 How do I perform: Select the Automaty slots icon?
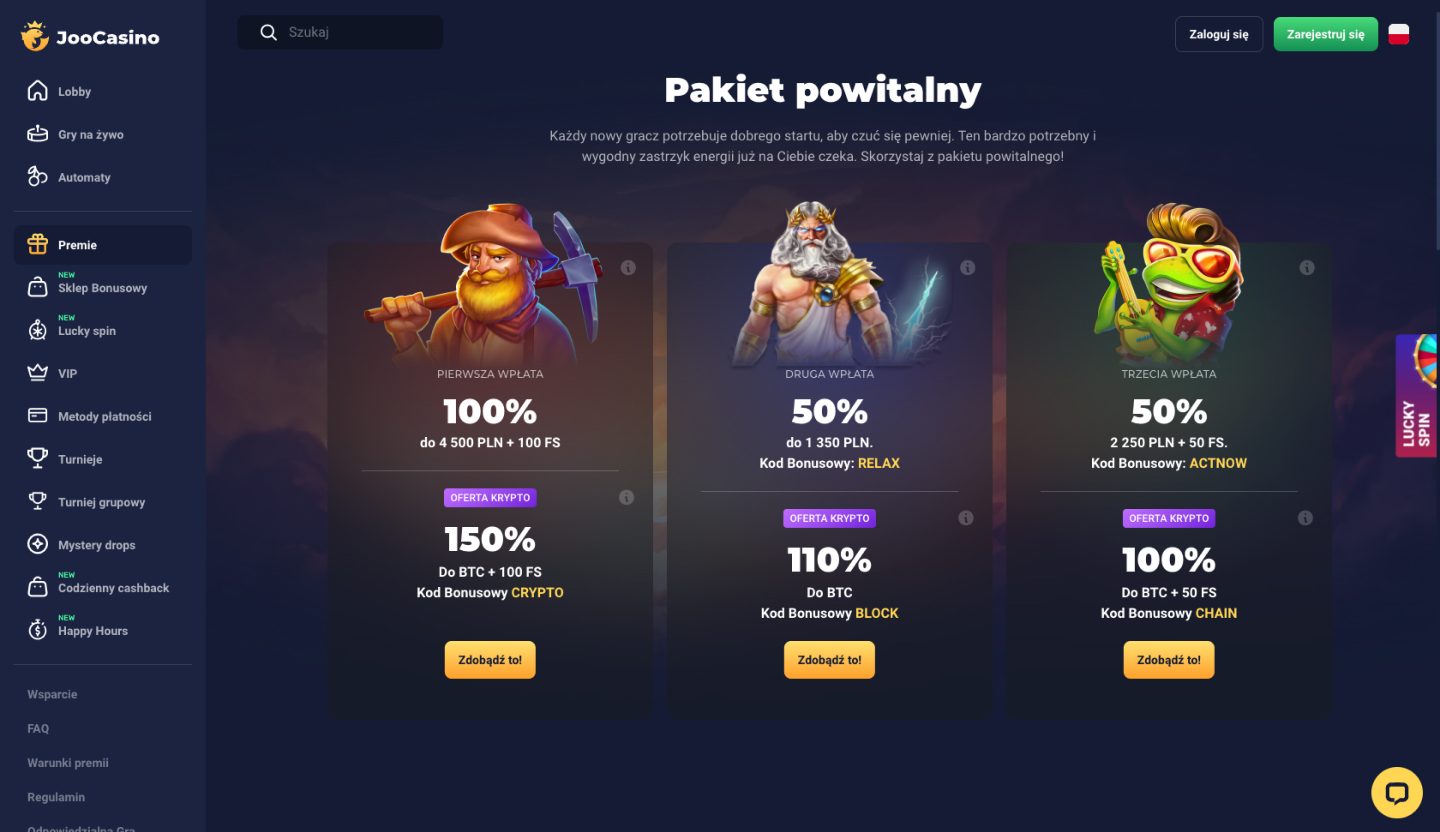(x=40, y=177)
